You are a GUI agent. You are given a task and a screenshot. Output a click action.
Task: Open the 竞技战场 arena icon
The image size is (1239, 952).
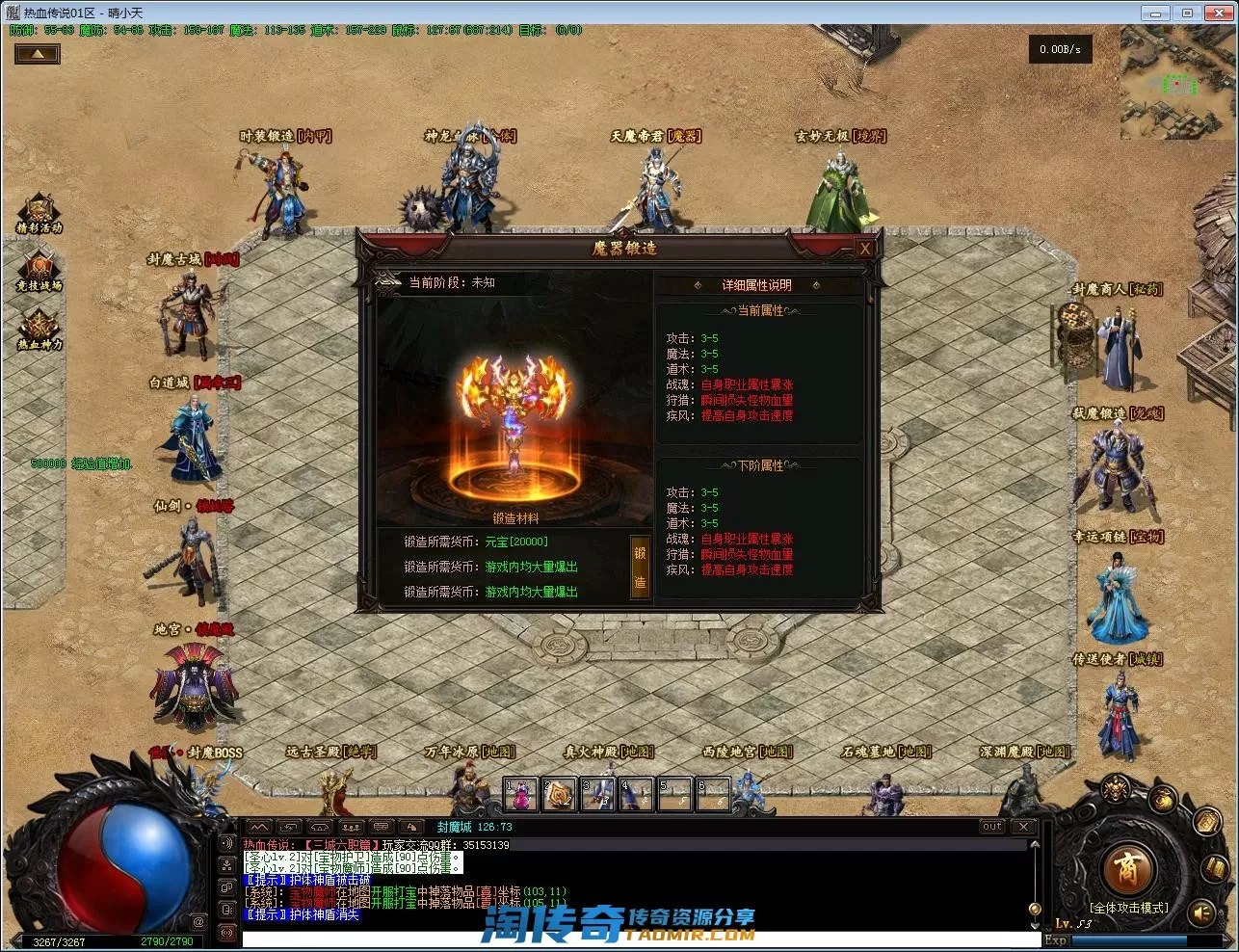pyautogui.click(x=40, y=270)
